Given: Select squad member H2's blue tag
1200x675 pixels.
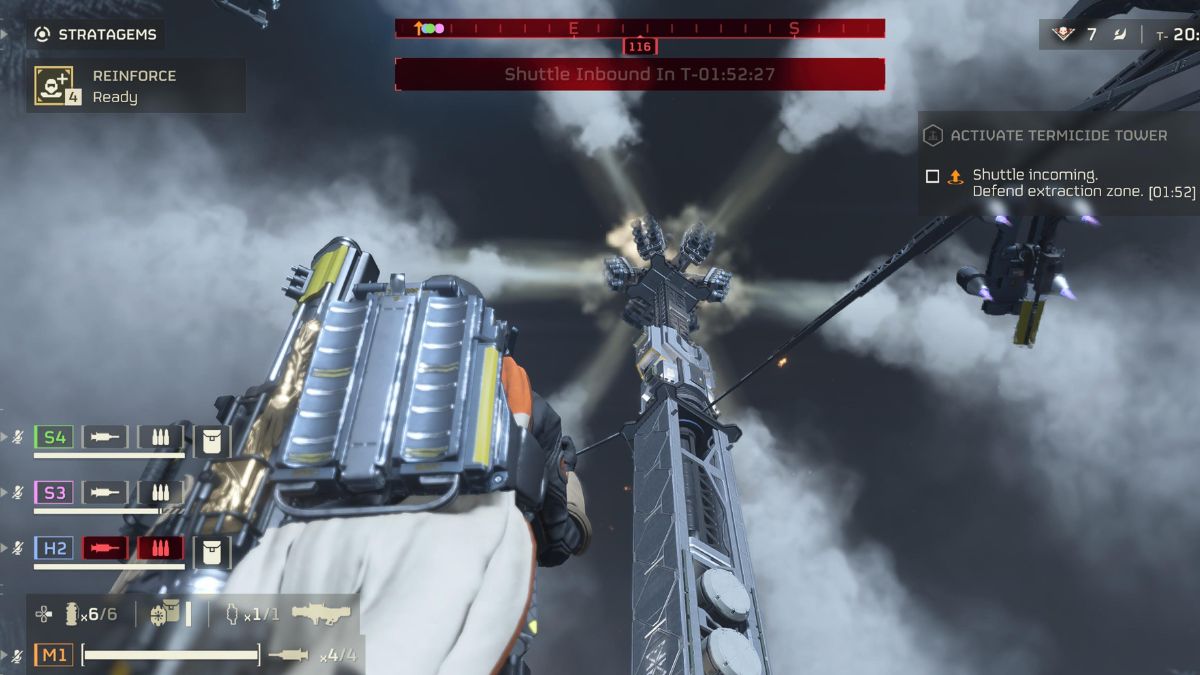Looking at the screenshot, I should click(54, 548).
